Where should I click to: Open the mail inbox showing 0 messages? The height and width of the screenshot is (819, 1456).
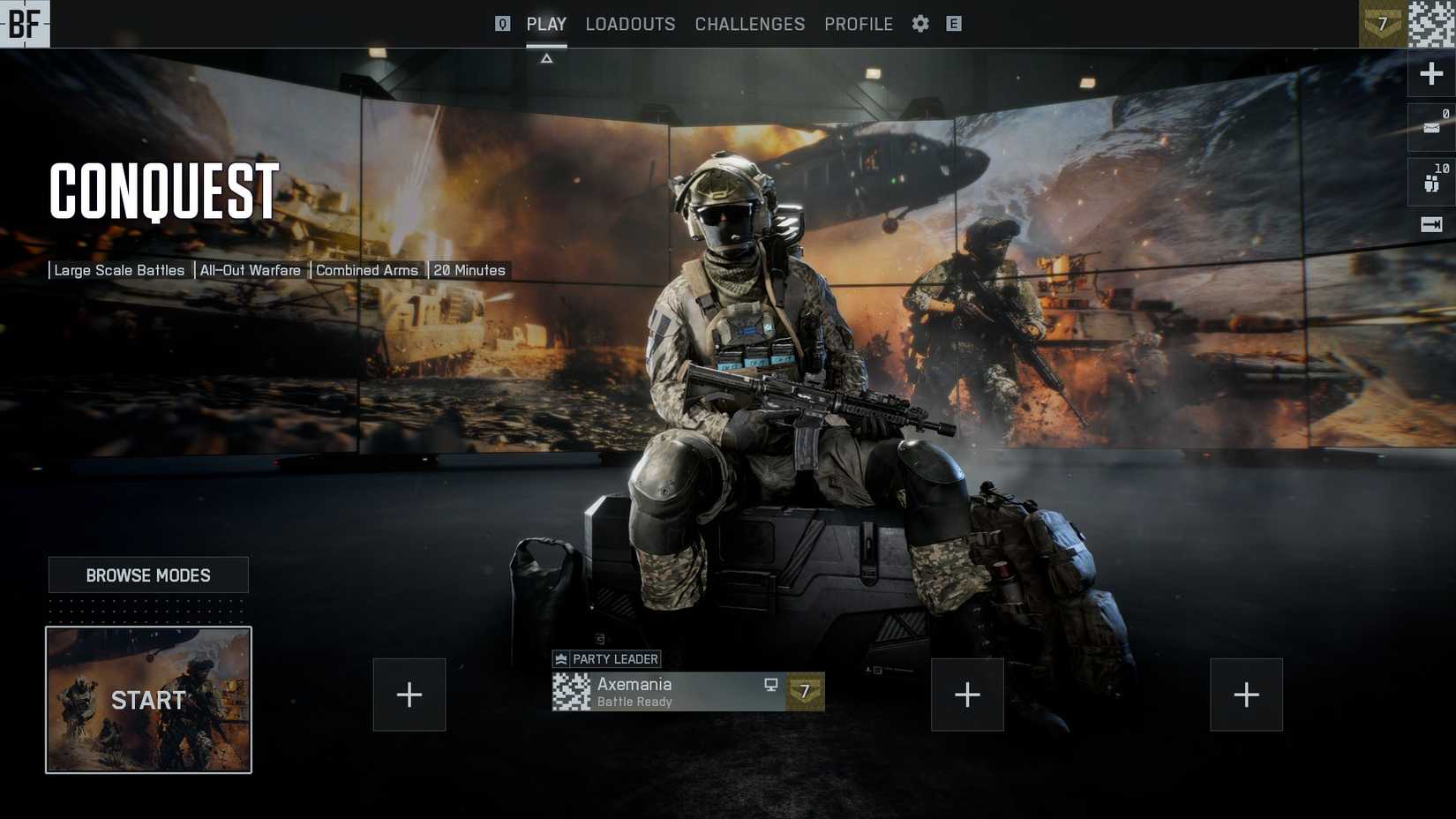coord(1430,128)
